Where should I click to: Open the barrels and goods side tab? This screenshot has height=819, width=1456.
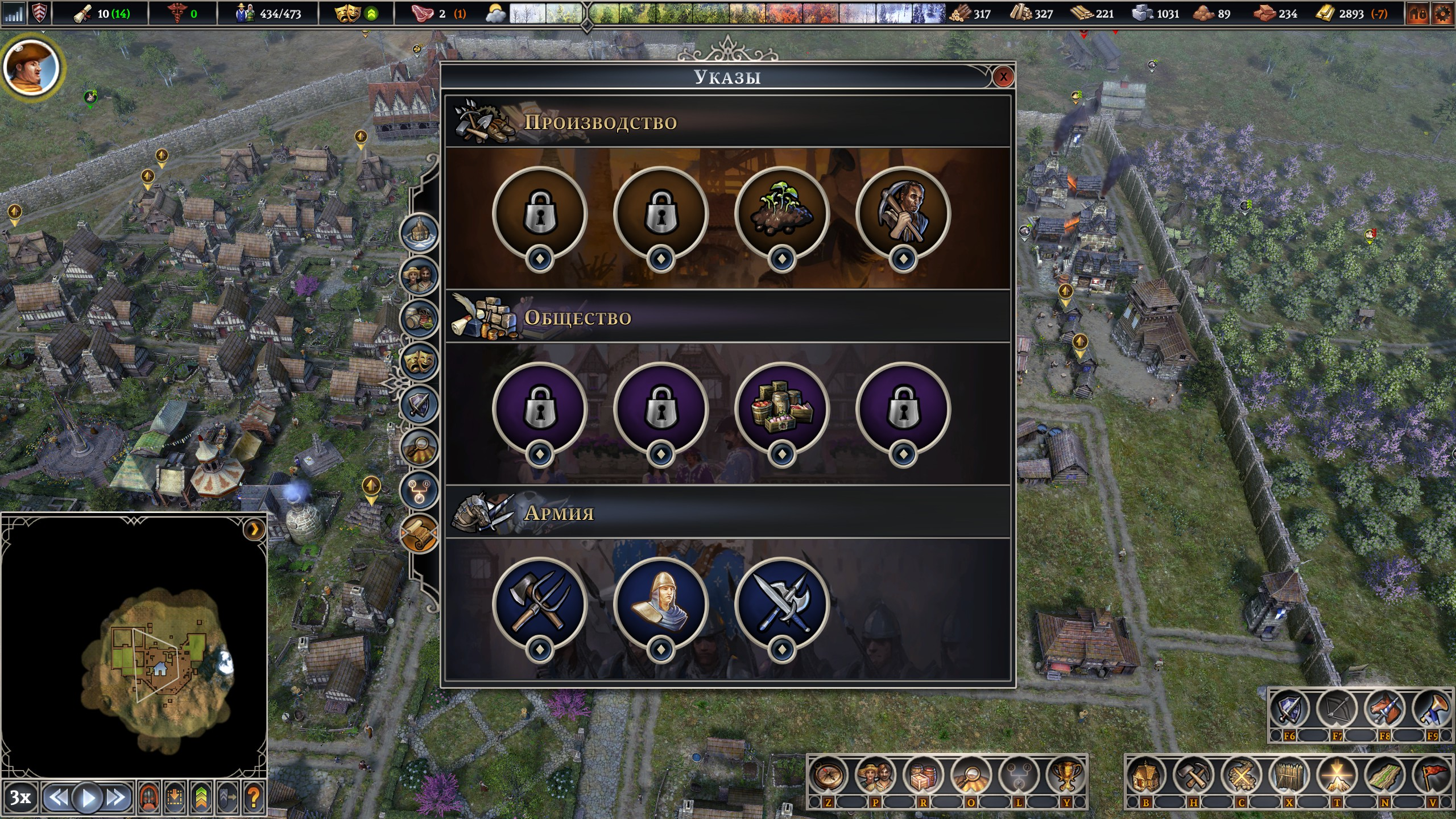click(x=419, y=318)
